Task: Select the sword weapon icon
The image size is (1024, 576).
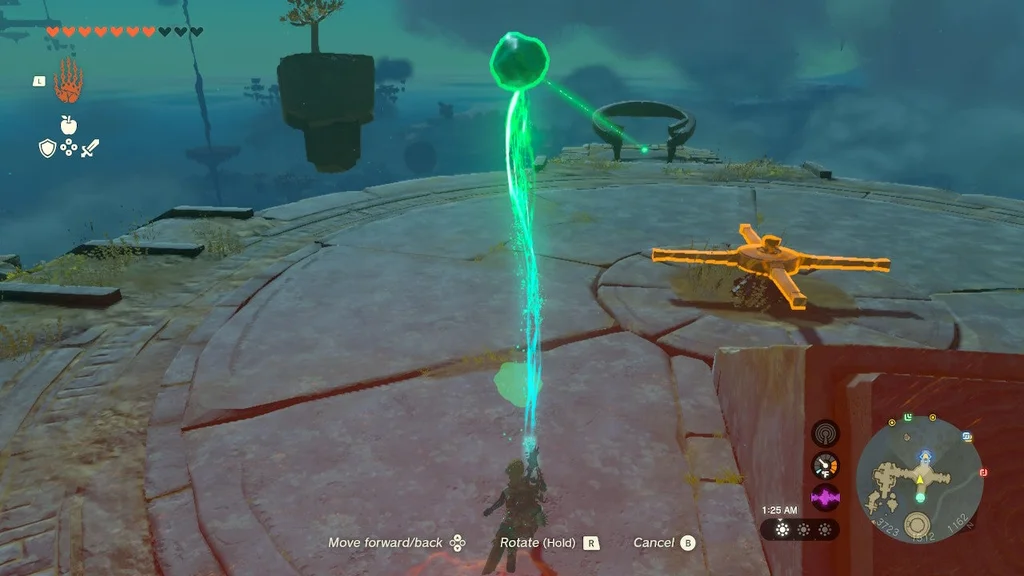Action: pyautogui.click(x=90, y=148)
